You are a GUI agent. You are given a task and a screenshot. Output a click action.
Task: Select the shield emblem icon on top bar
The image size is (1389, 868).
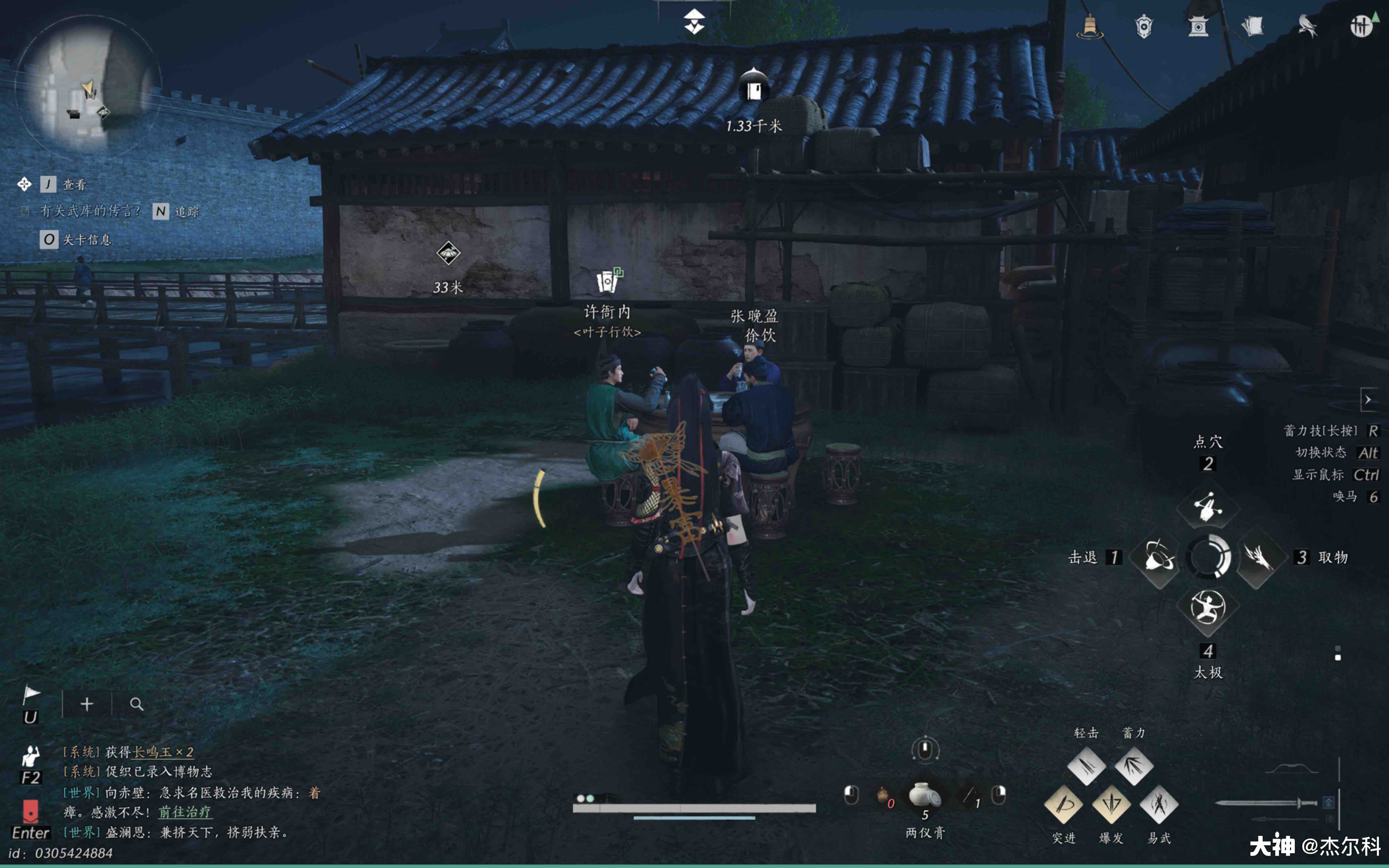[x=1143, y=26]
